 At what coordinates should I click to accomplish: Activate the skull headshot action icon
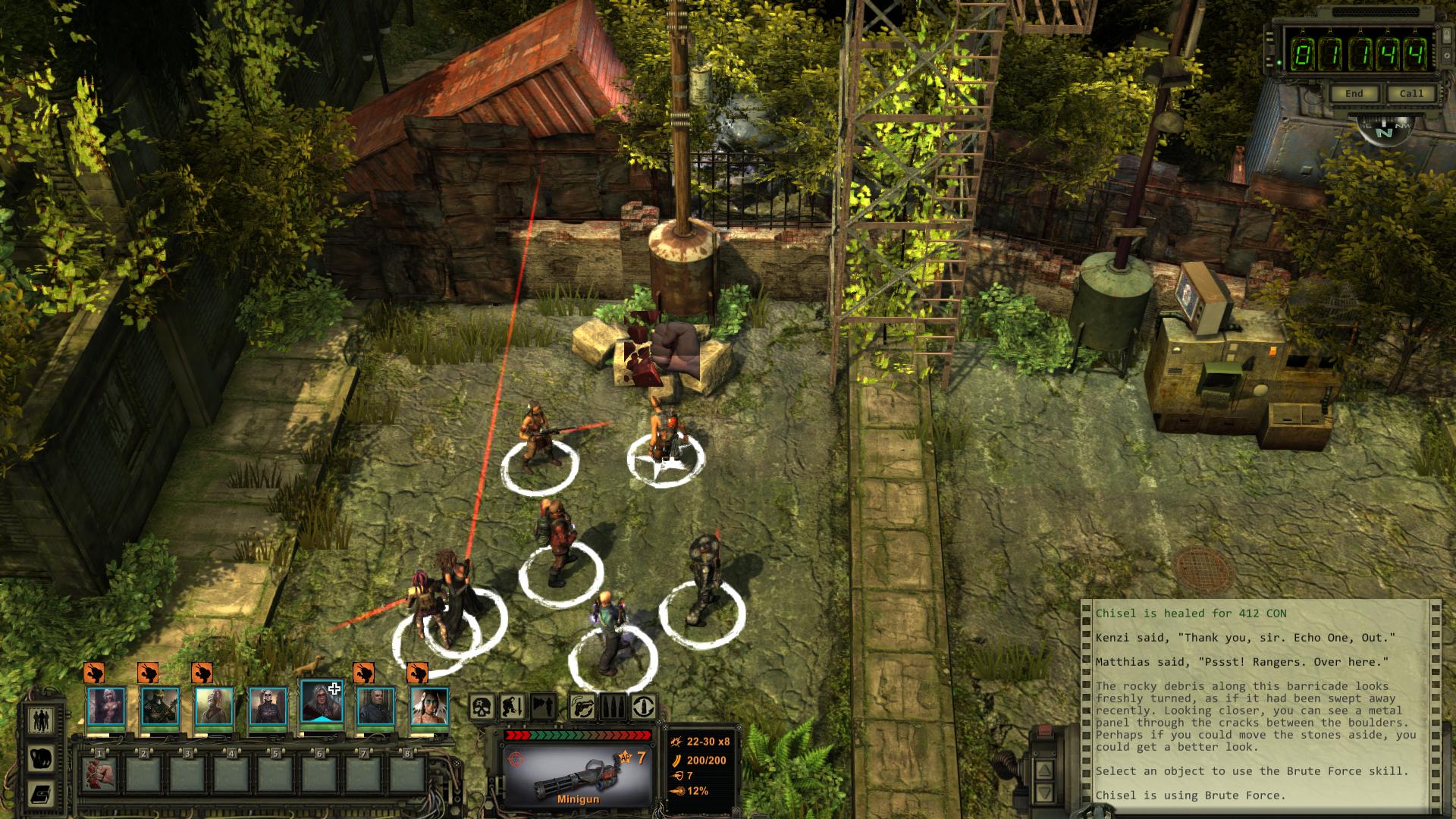[482, 707]
